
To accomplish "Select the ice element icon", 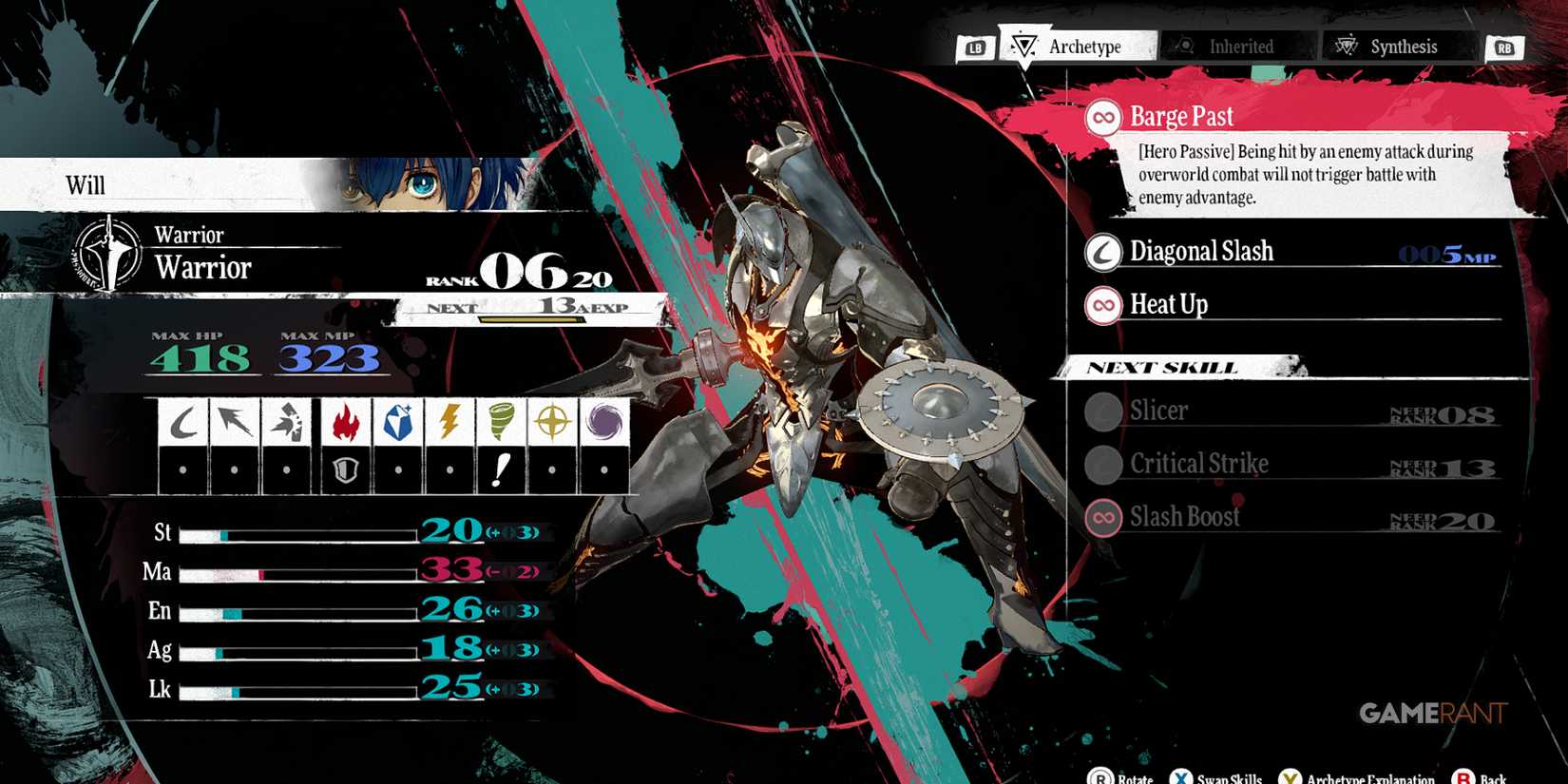I will pyautogui.click(x=397, y=421).
